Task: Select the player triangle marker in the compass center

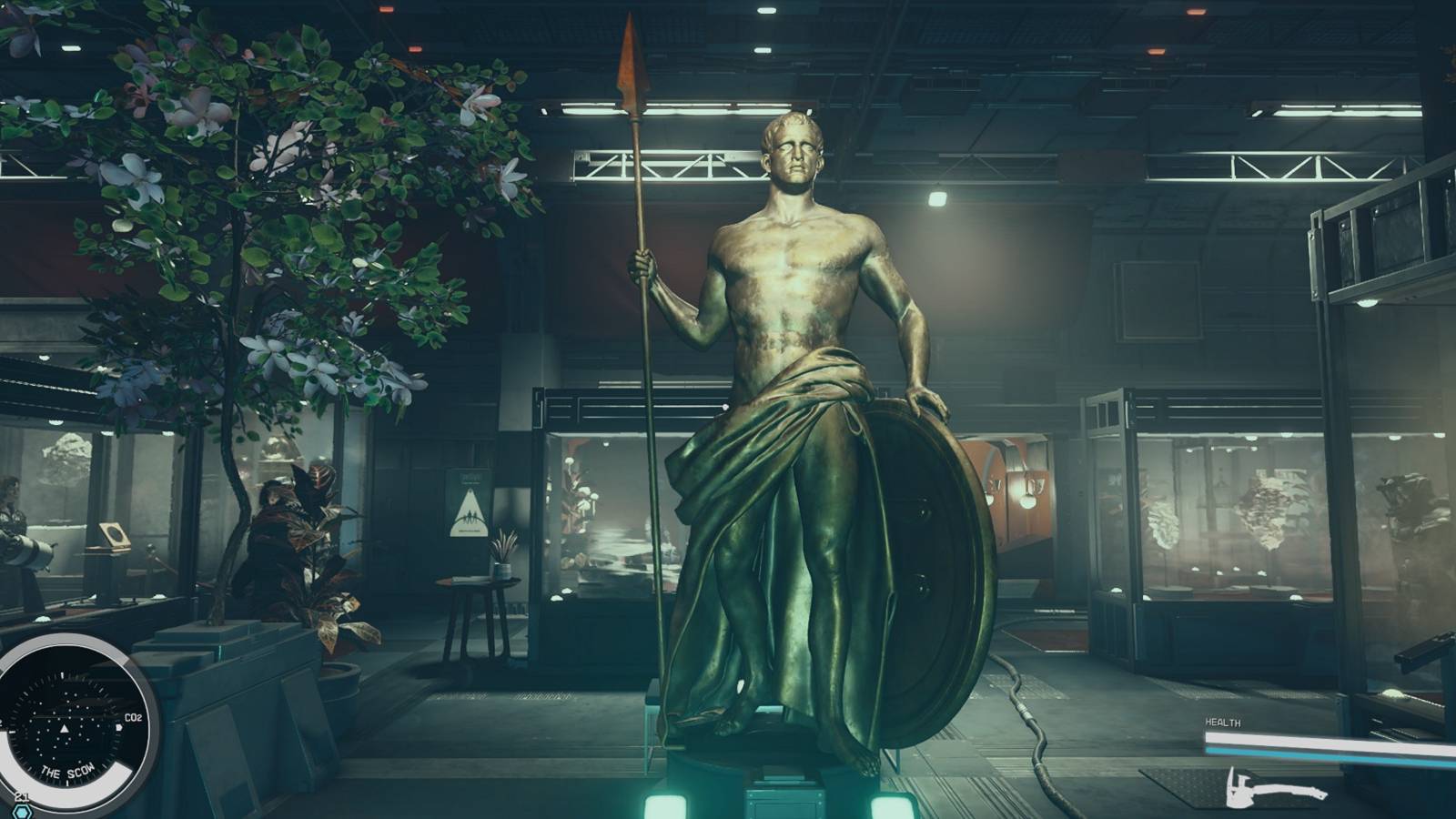Action: pos(64,728)
